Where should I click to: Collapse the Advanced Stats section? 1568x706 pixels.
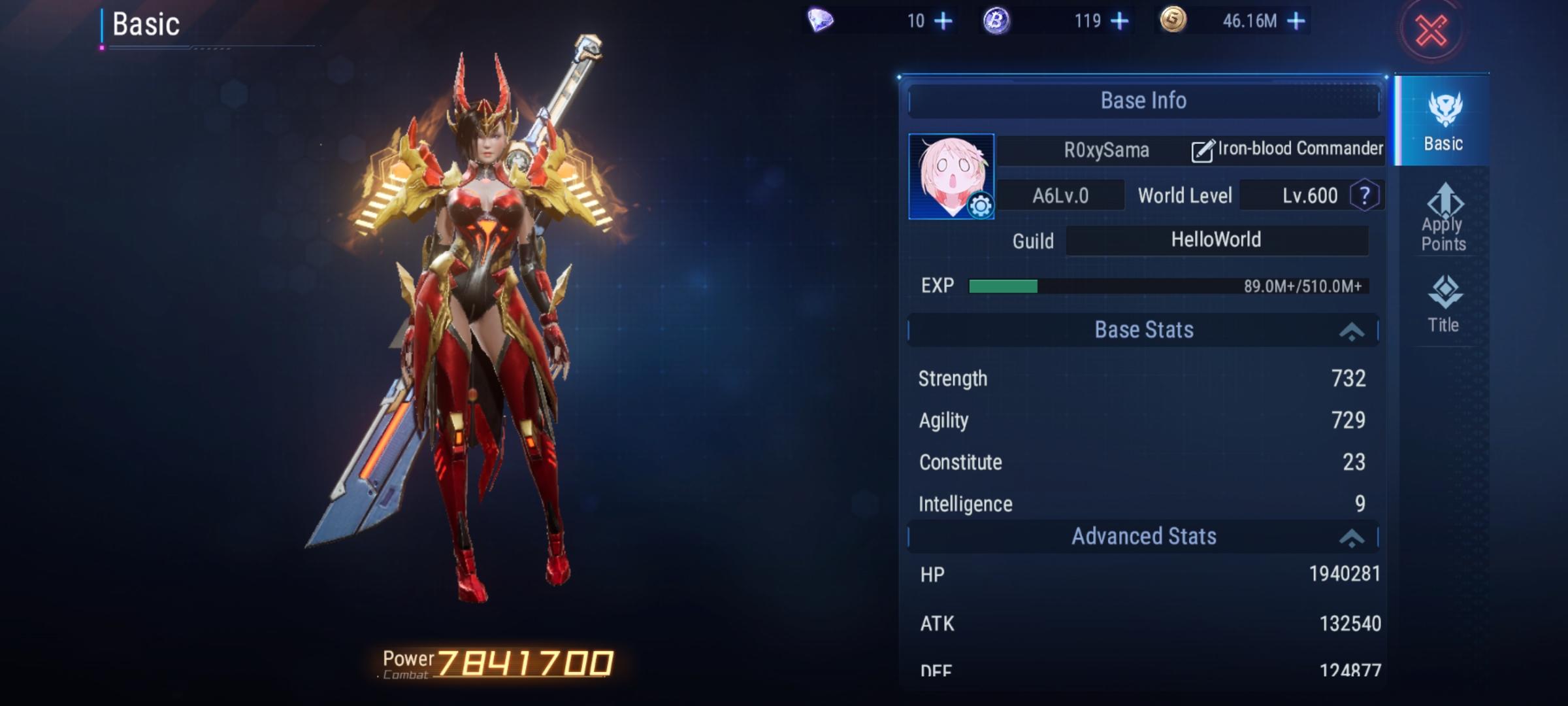(1351, 537)
